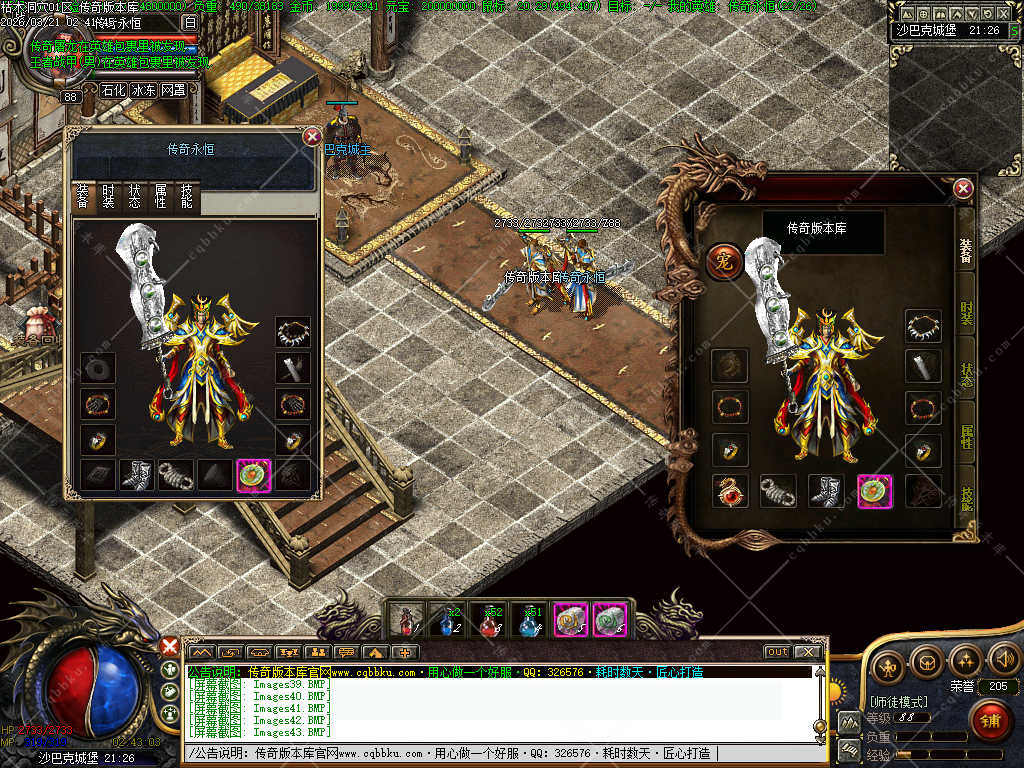1024x768 pixels.
Task: Toggle the speaker sound button
Action: point(1003,662)
